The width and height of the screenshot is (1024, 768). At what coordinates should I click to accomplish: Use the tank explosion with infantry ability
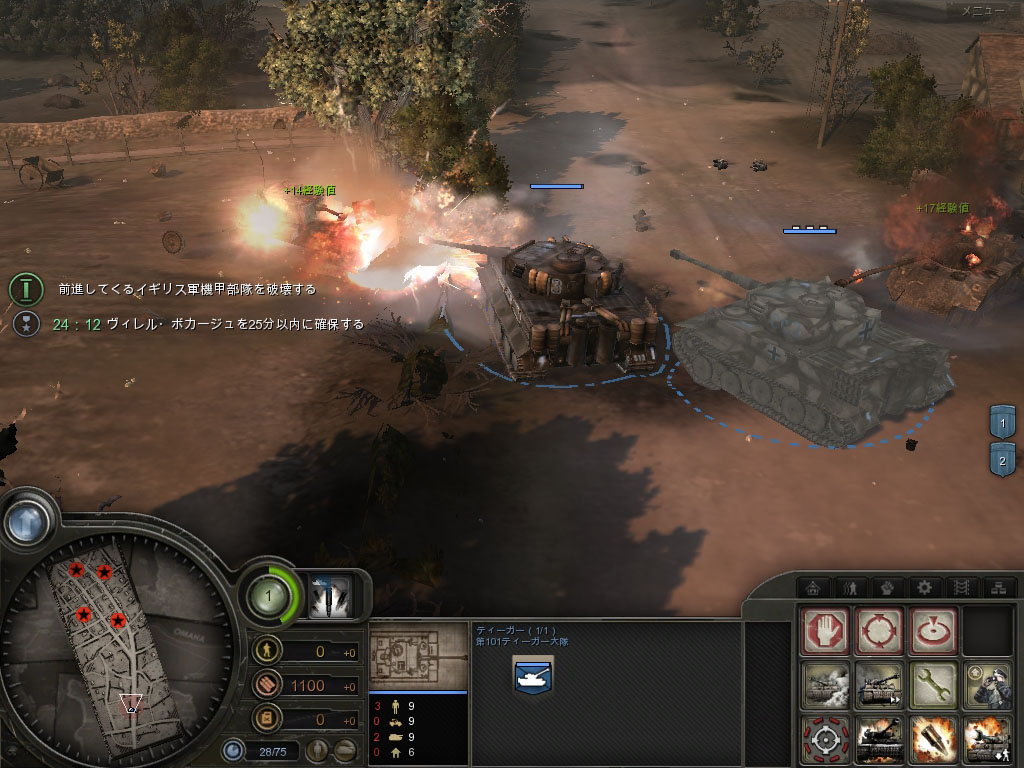(x=987, y=740)
